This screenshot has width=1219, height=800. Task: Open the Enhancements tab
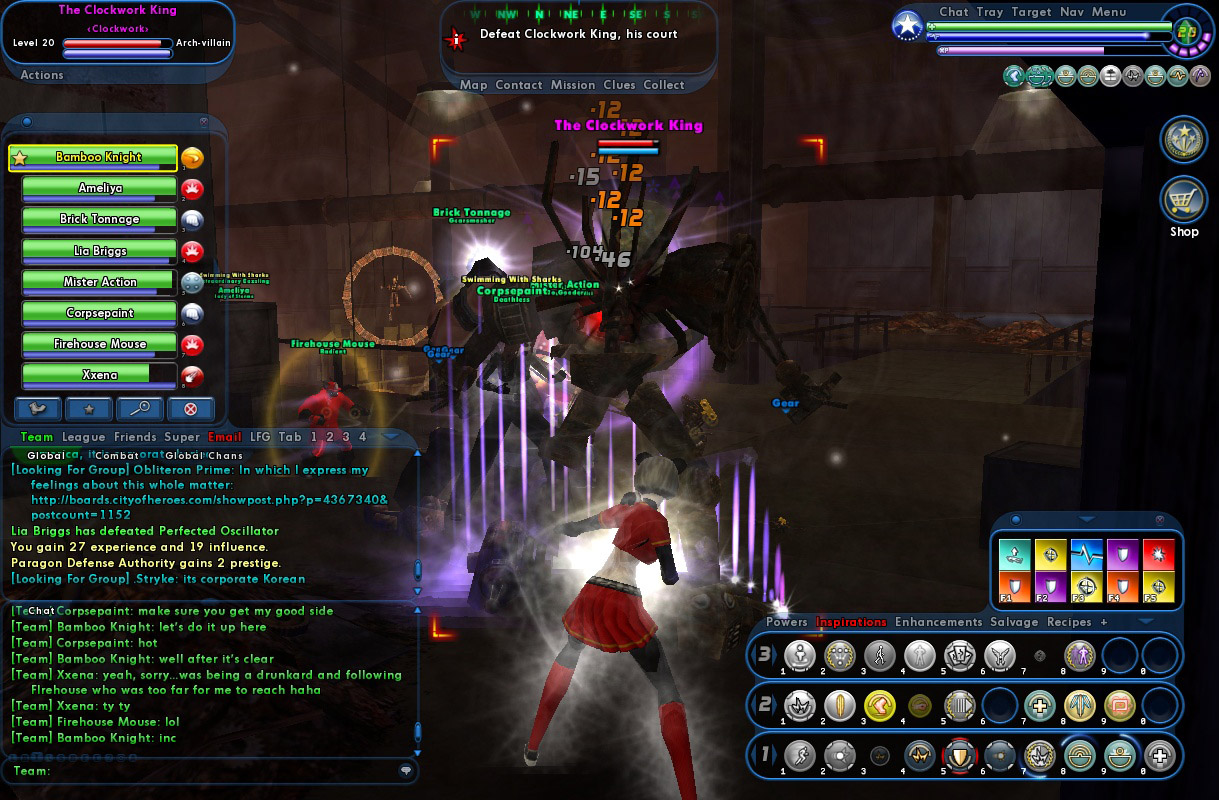938,622
